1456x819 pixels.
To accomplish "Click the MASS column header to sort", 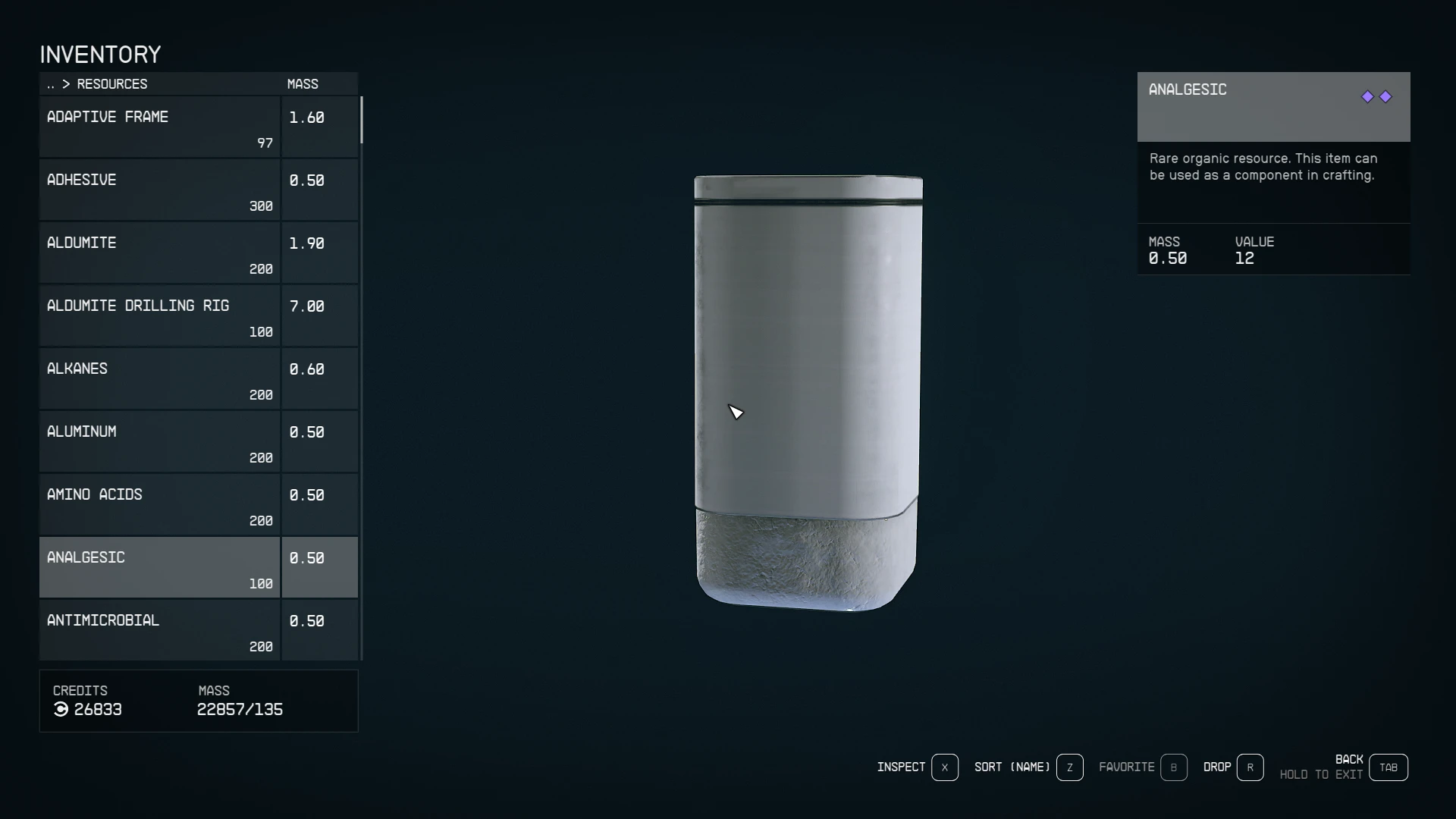I will pyautogui.click(x=303, y=83).
